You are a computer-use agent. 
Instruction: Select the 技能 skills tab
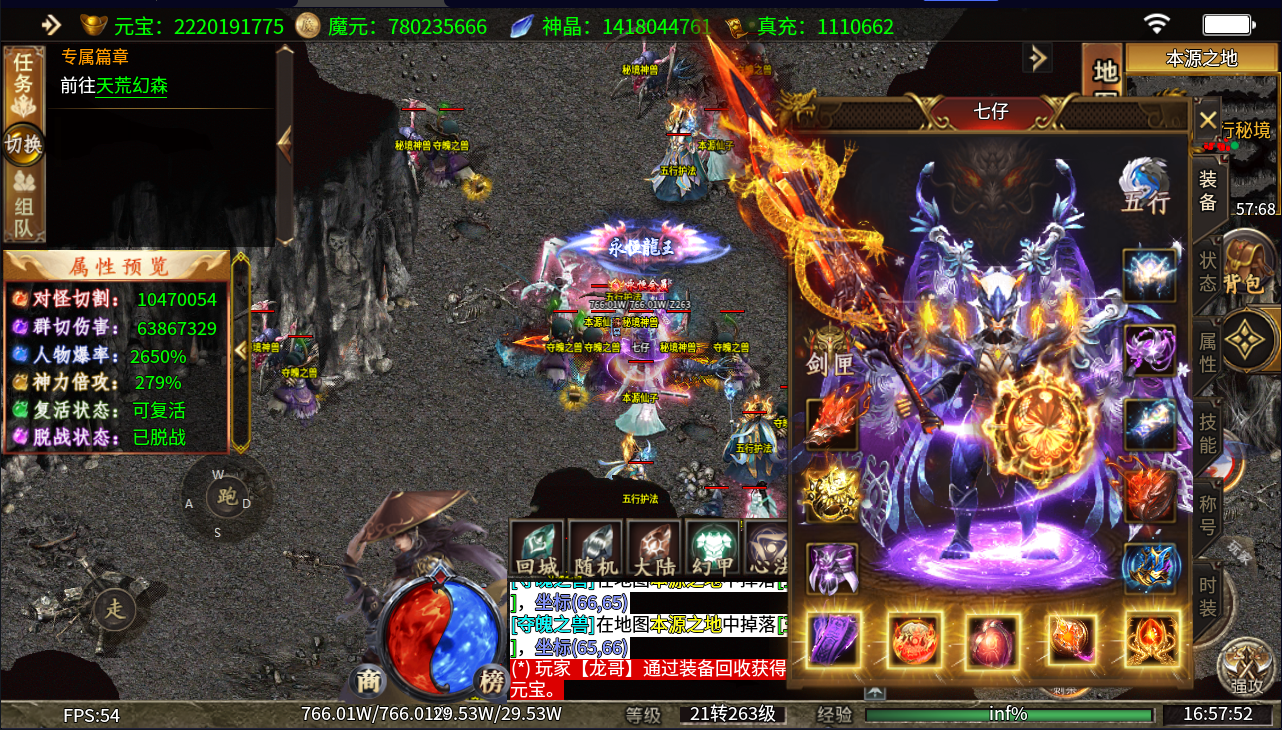[1208, 433]
